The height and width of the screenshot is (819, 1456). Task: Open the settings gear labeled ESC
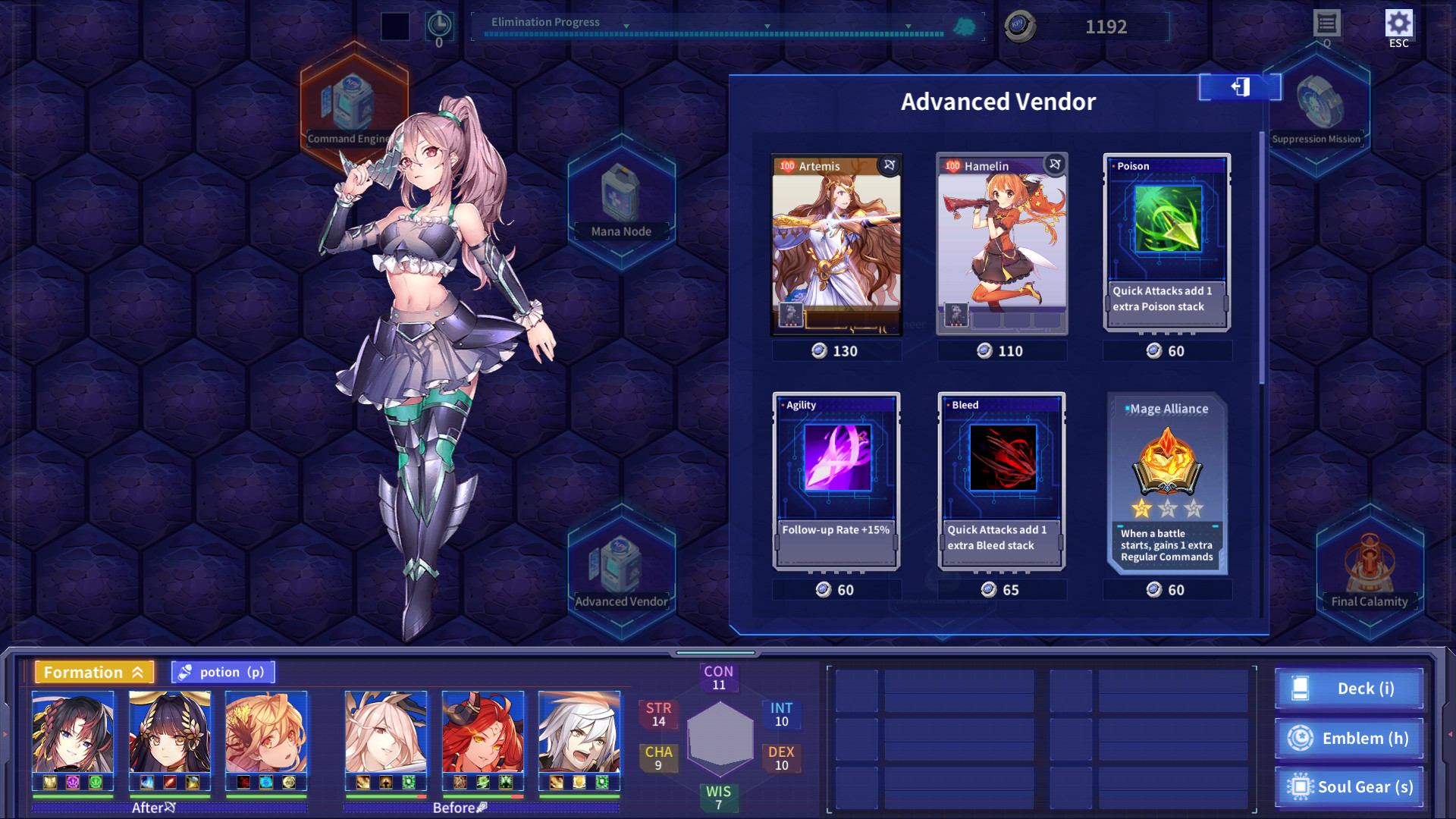(x=1399, y=22)
